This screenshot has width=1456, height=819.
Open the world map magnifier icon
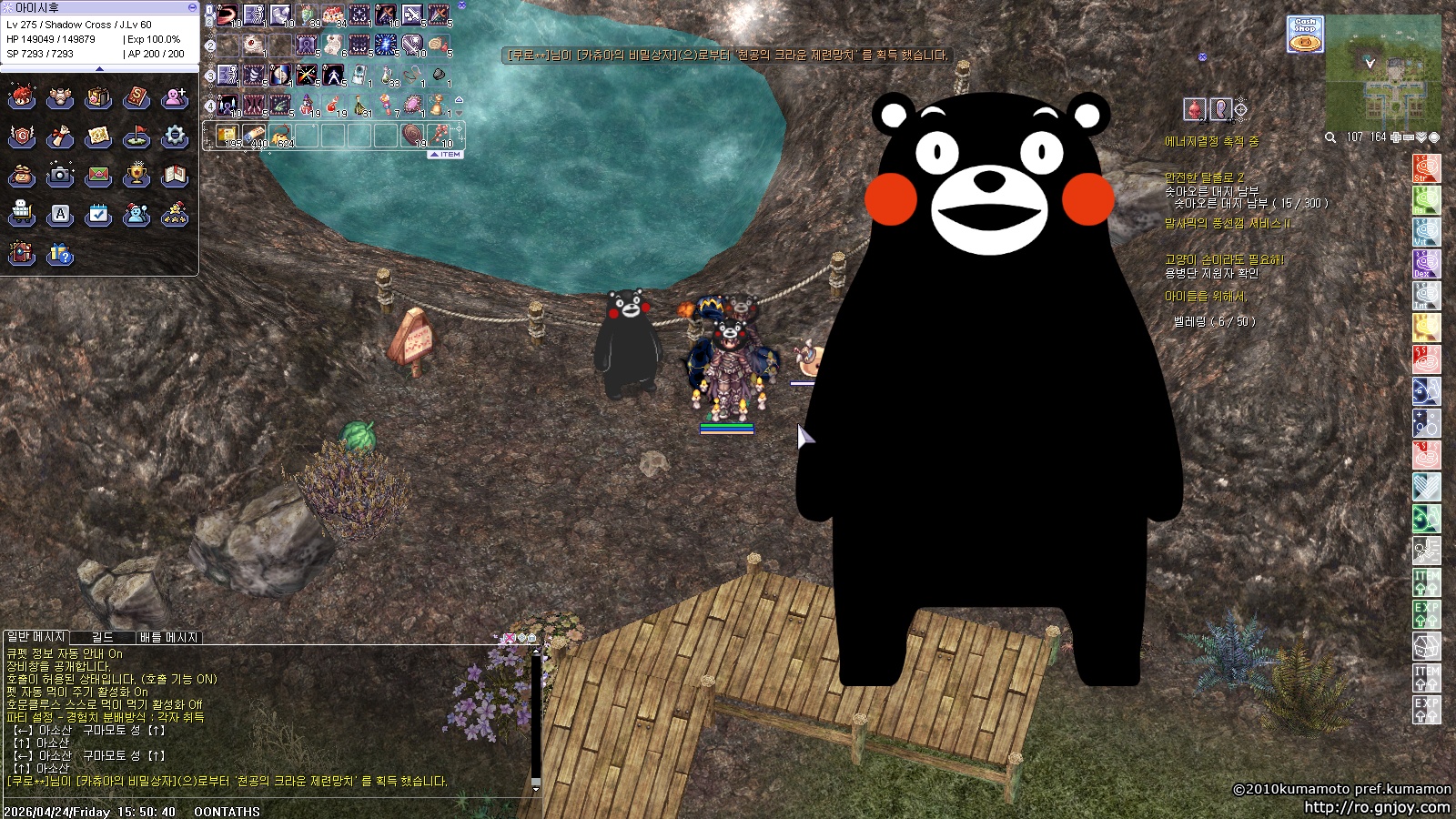pyautogui.click(x=1330, y=137)
